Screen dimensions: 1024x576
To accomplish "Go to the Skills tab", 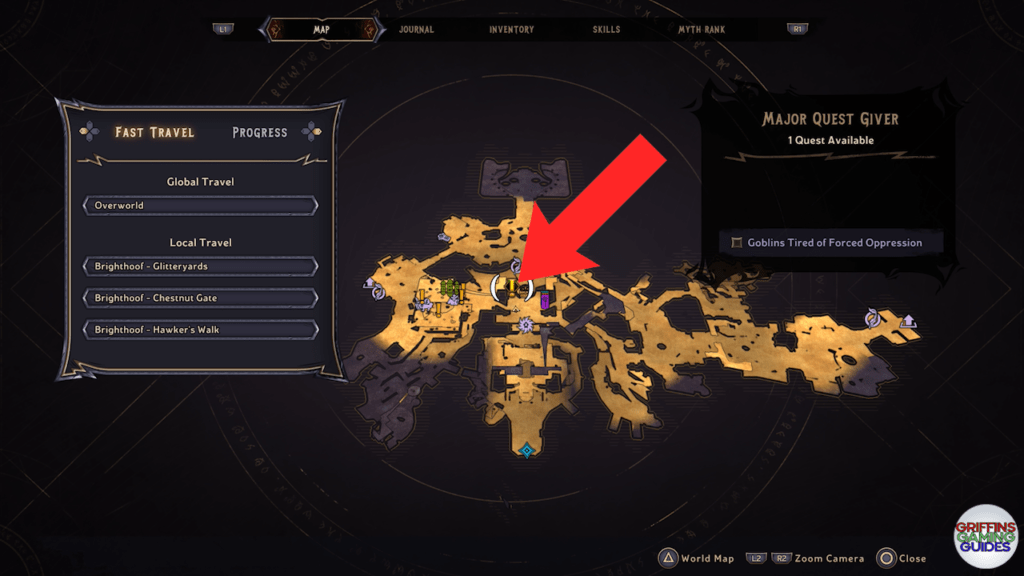I will pos(606,30).
